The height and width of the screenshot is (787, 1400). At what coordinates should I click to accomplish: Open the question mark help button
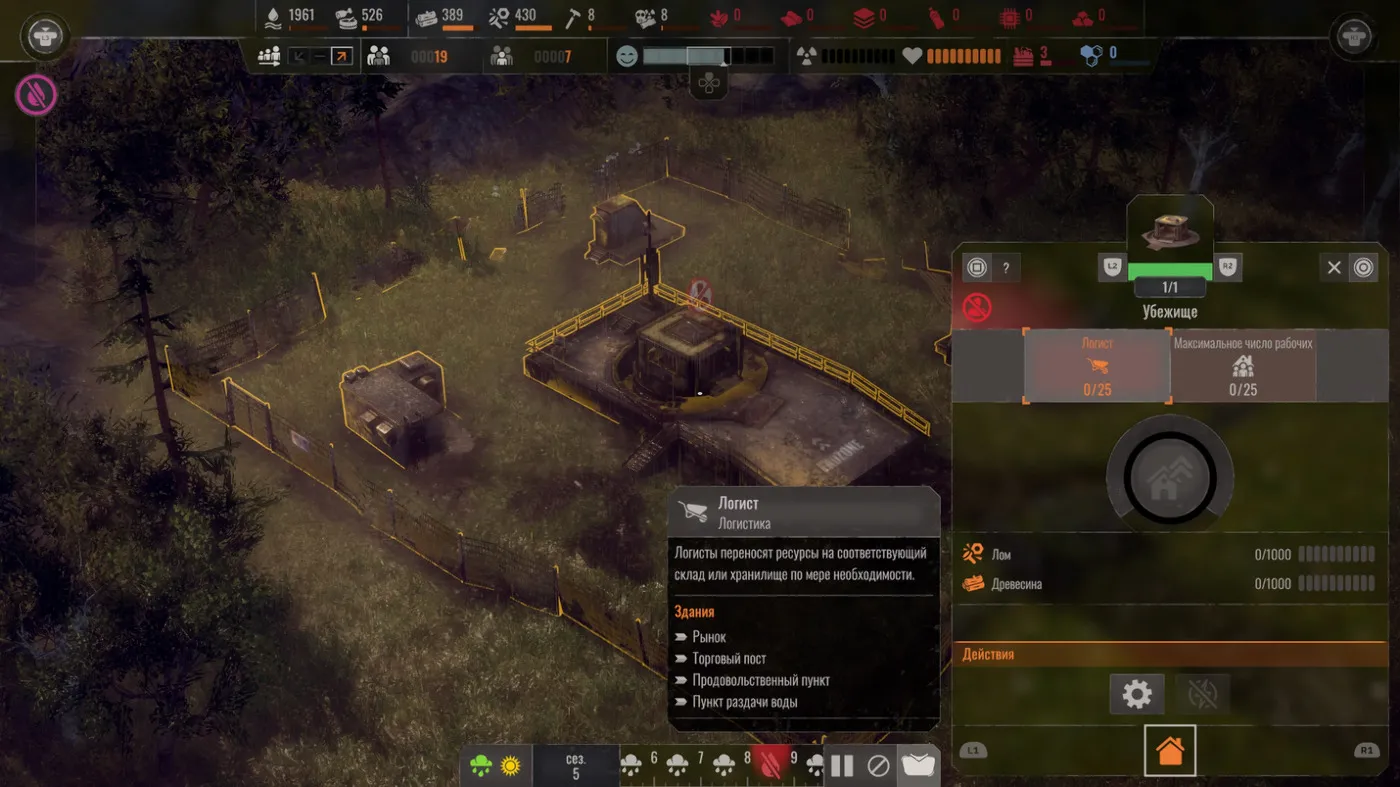click(x=1005, y=268)
